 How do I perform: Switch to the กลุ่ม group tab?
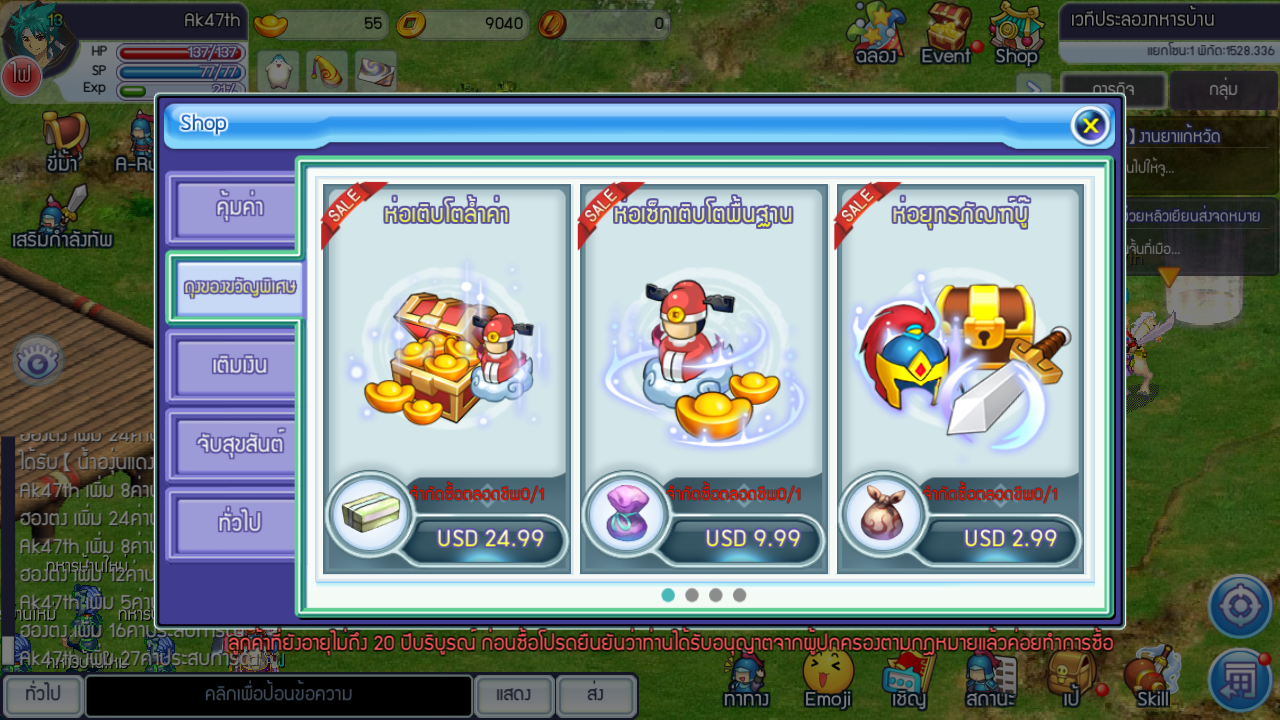click(x=1223, y=90)
